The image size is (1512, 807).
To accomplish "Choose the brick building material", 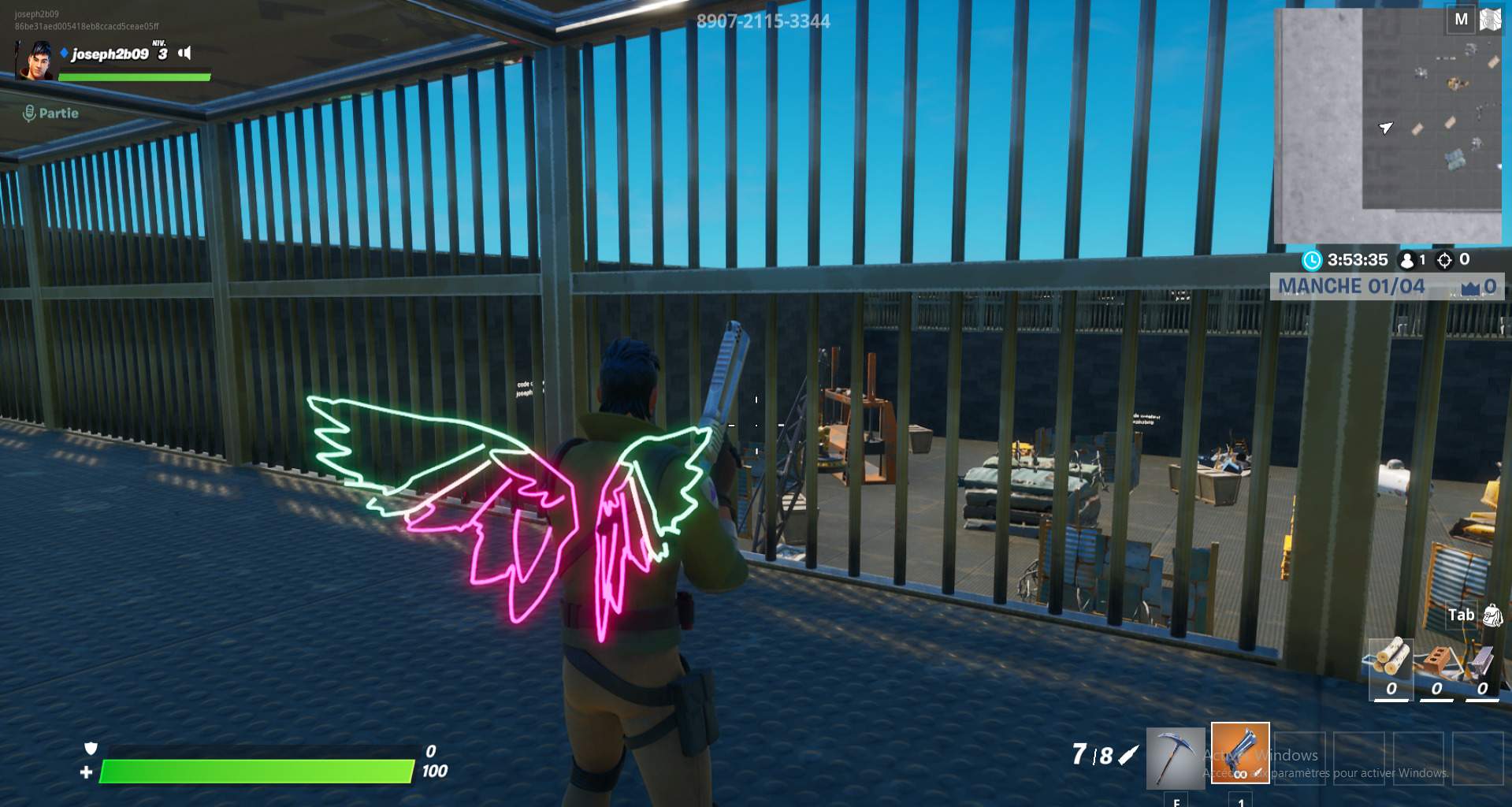I will point(1436,660).
